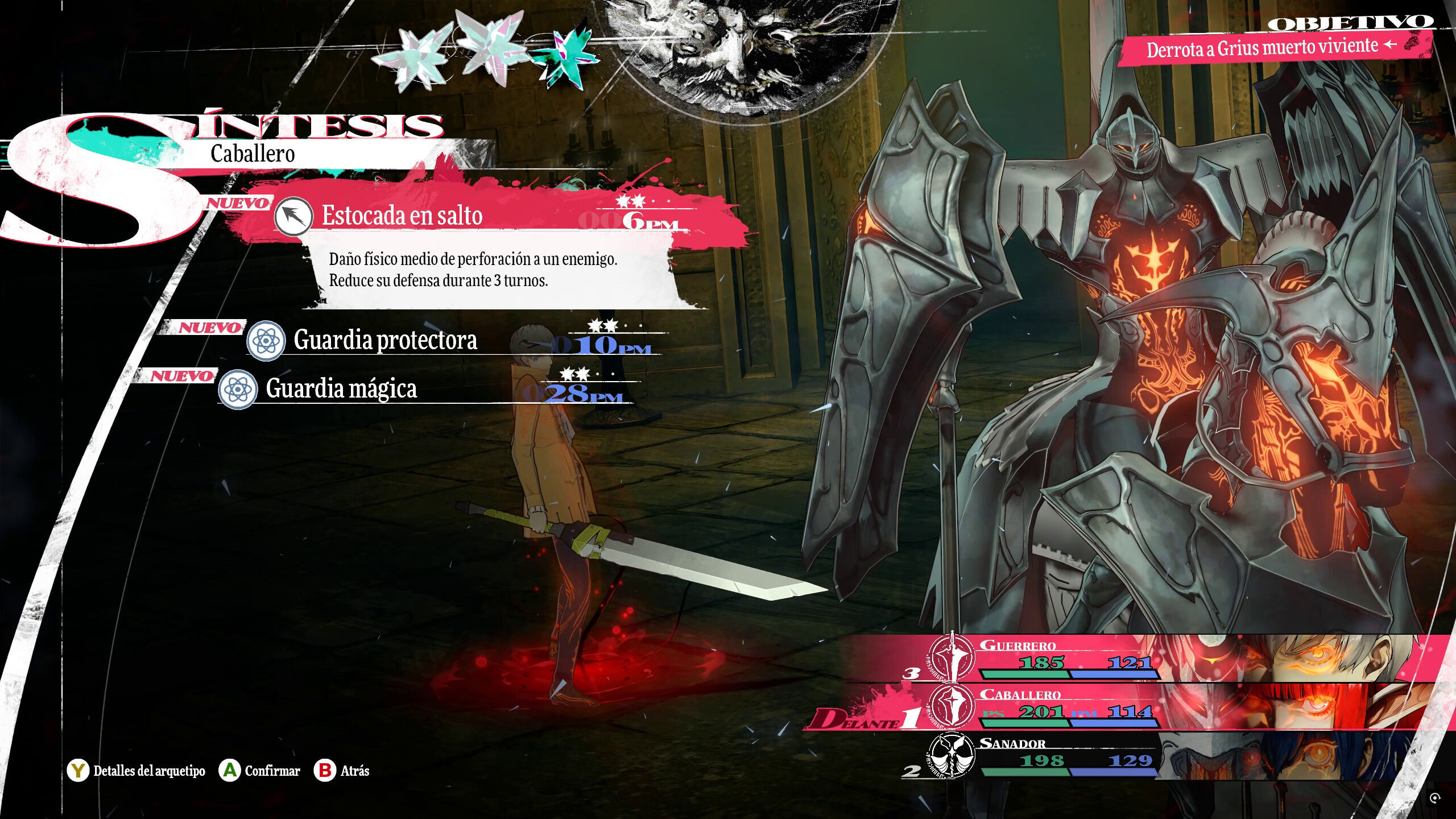This screenshot has width=1456, height=819.
Task: Go back with the Atrás button
Action: 342,771
